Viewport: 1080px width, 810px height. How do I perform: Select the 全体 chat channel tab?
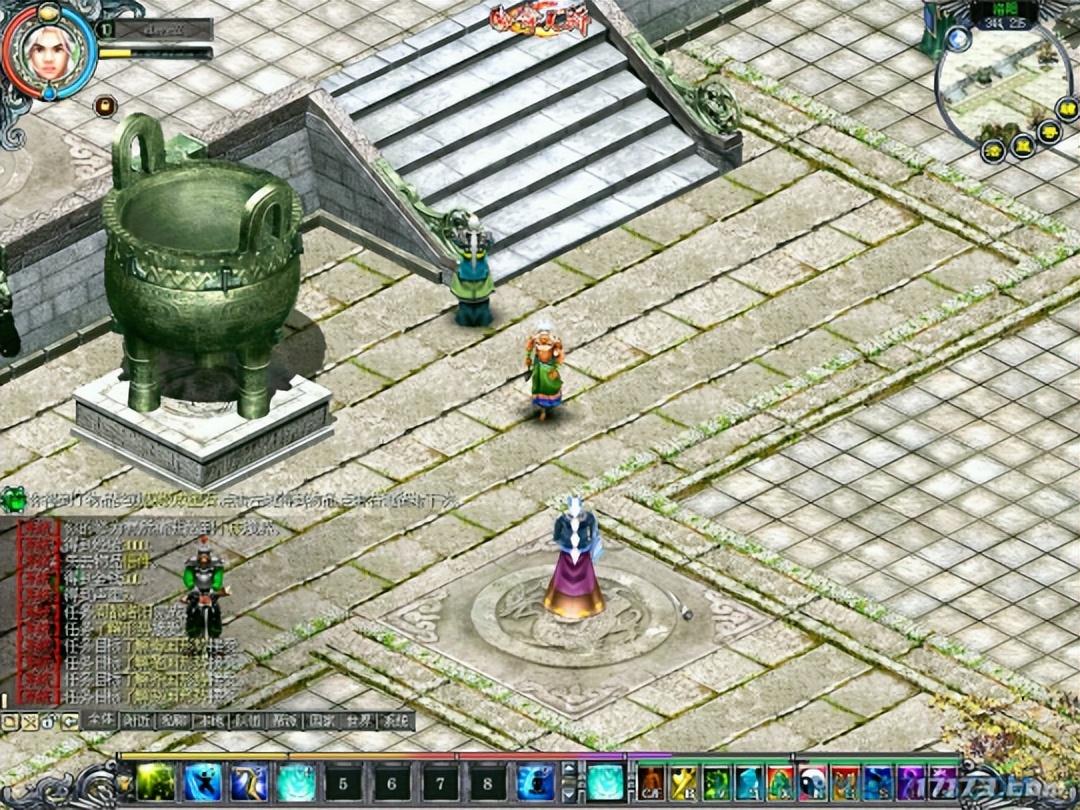[99, 720]
